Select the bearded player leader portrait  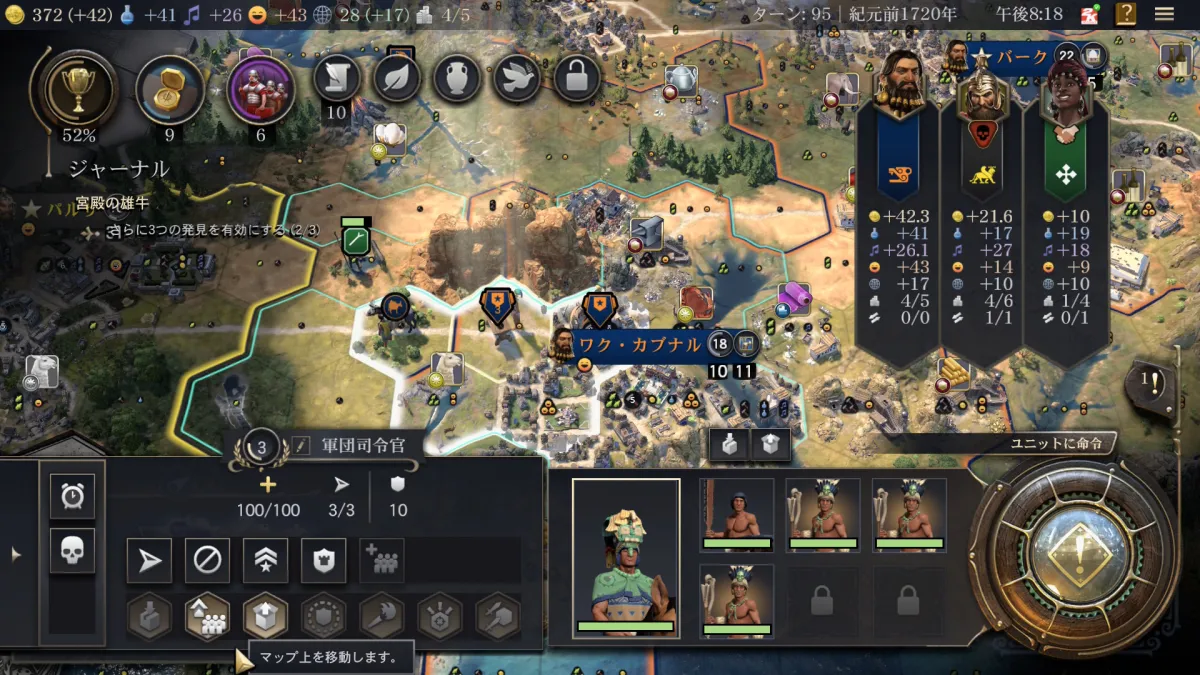pyautogui.click(x=898, y=82)
